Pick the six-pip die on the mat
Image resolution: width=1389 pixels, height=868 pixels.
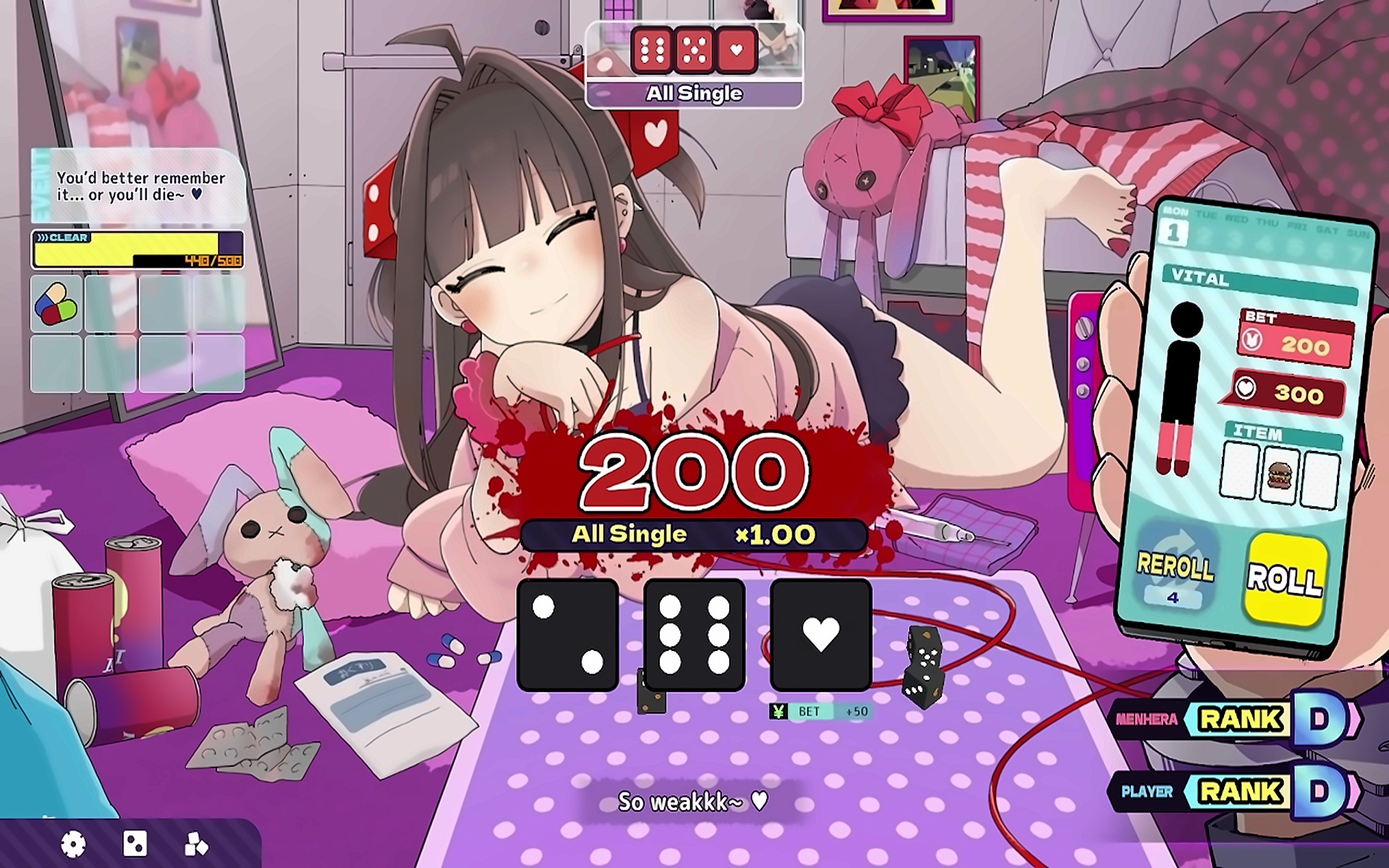point(694,635)
